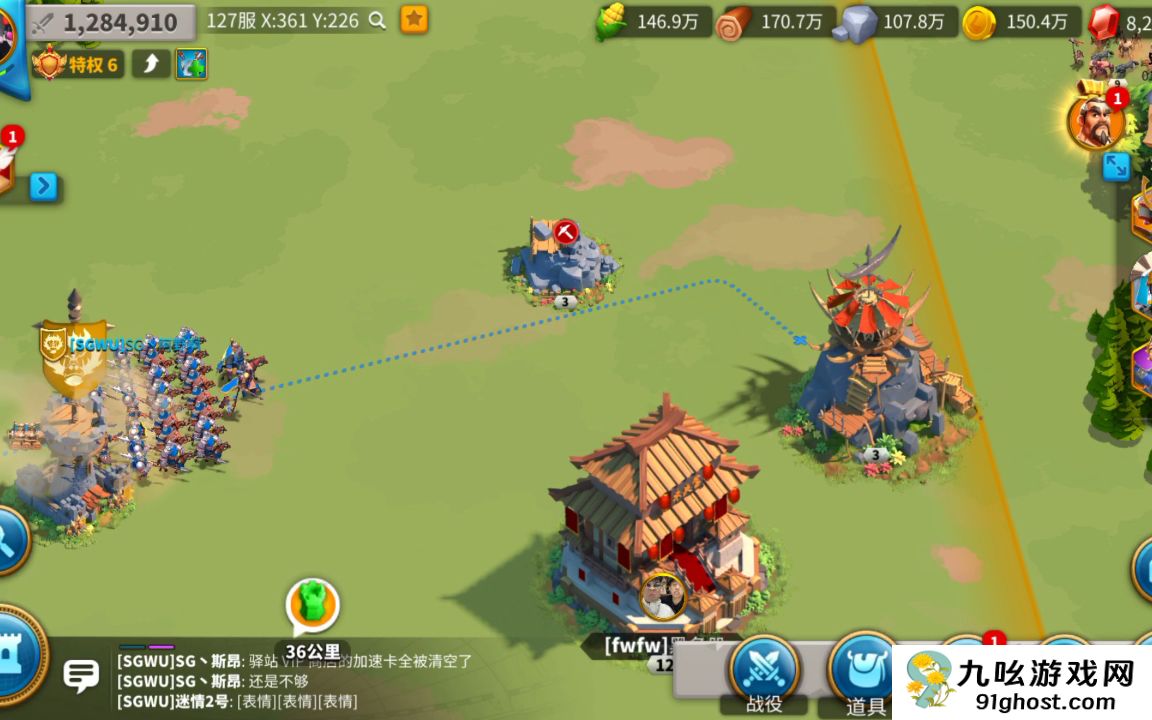Open the chat speech bubble icon
The height and width of the screenshot is (720, 1152).
pos(81,675)
